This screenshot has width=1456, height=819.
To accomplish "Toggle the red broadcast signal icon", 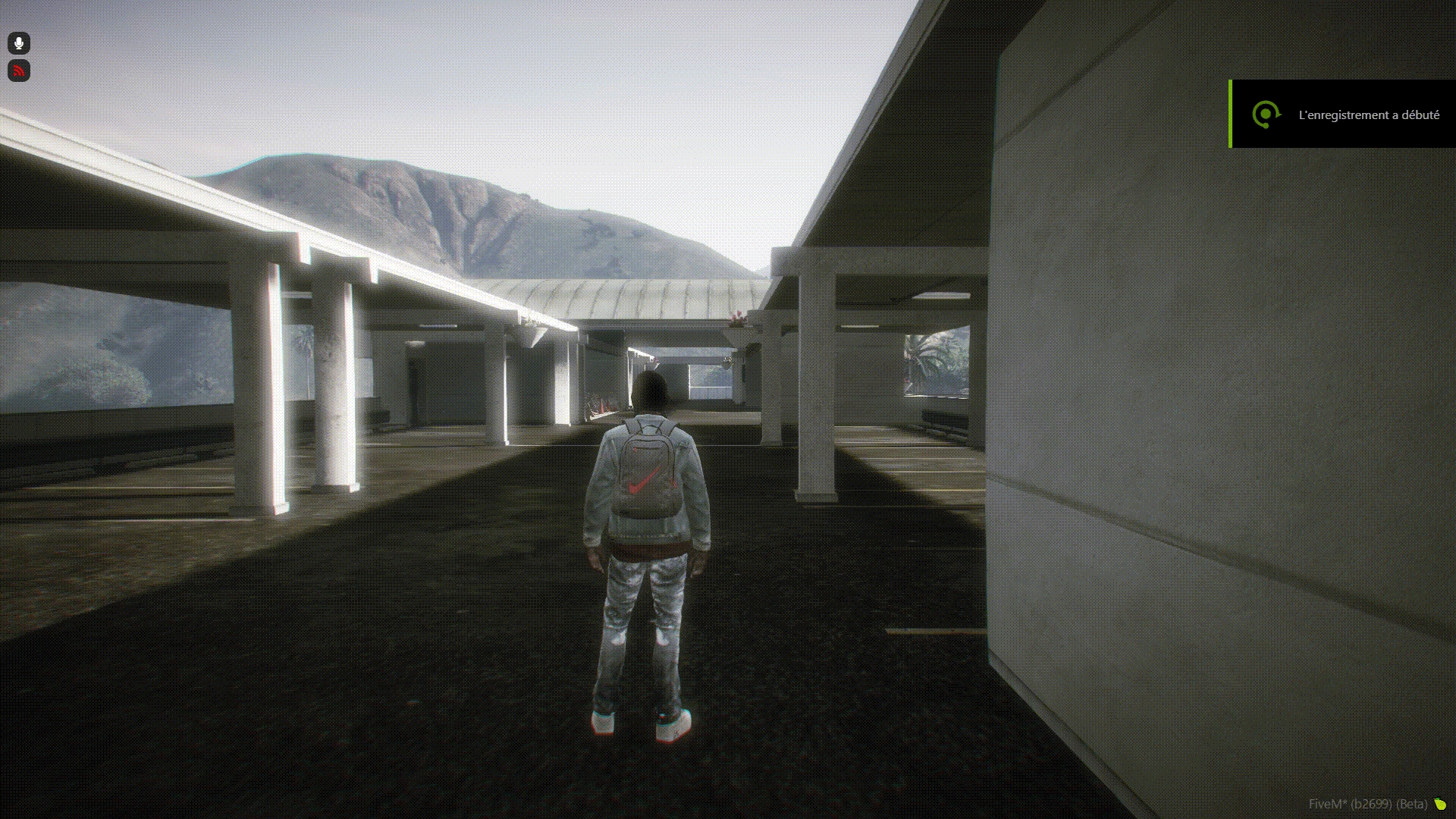I will [19, 71].
